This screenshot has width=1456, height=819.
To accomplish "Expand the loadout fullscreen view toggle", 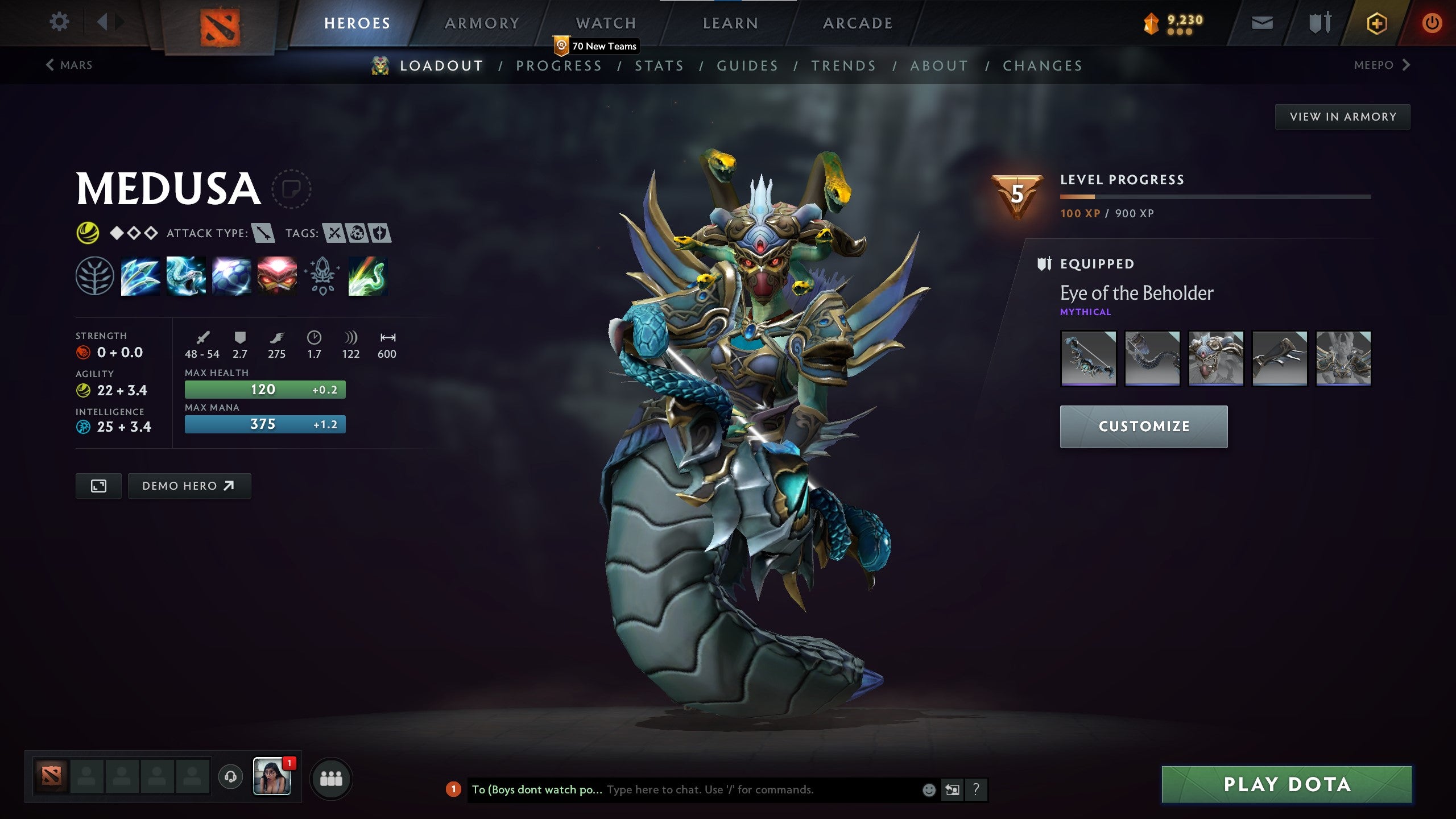I will click(x=99, y=486).
